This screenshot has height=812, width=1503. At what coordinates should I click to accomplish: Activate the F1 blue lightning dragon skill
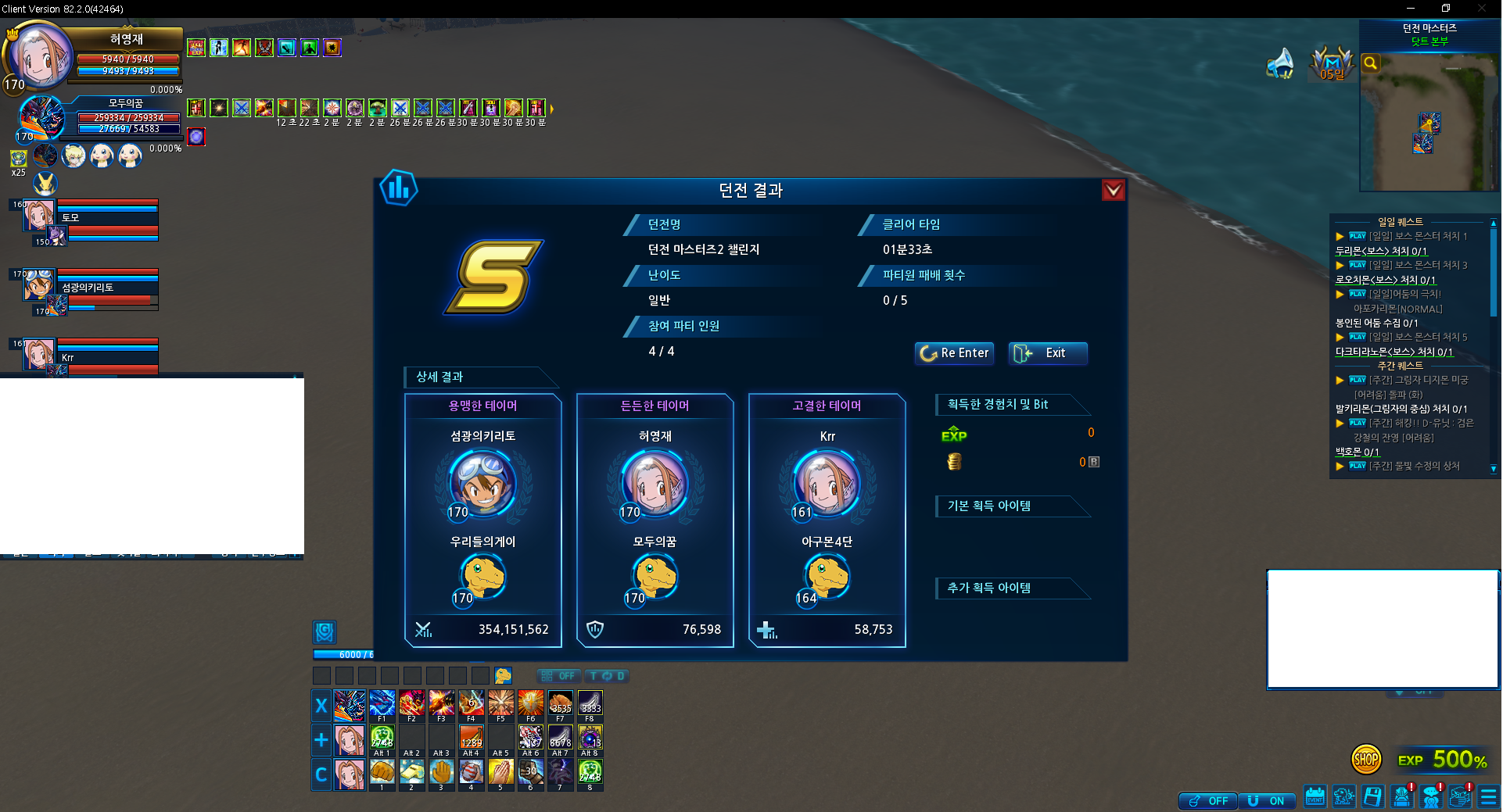[x=382, y=703]
